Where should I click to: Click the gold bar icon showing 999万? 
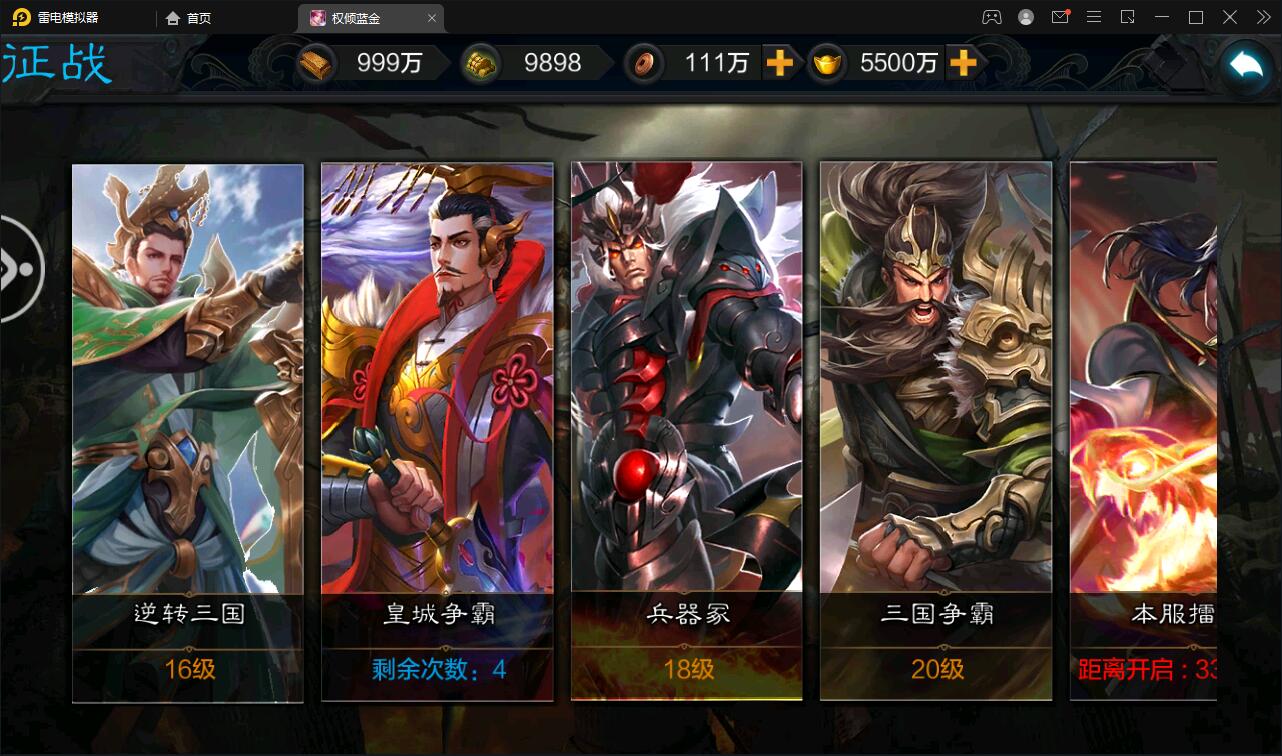point(317,62)
